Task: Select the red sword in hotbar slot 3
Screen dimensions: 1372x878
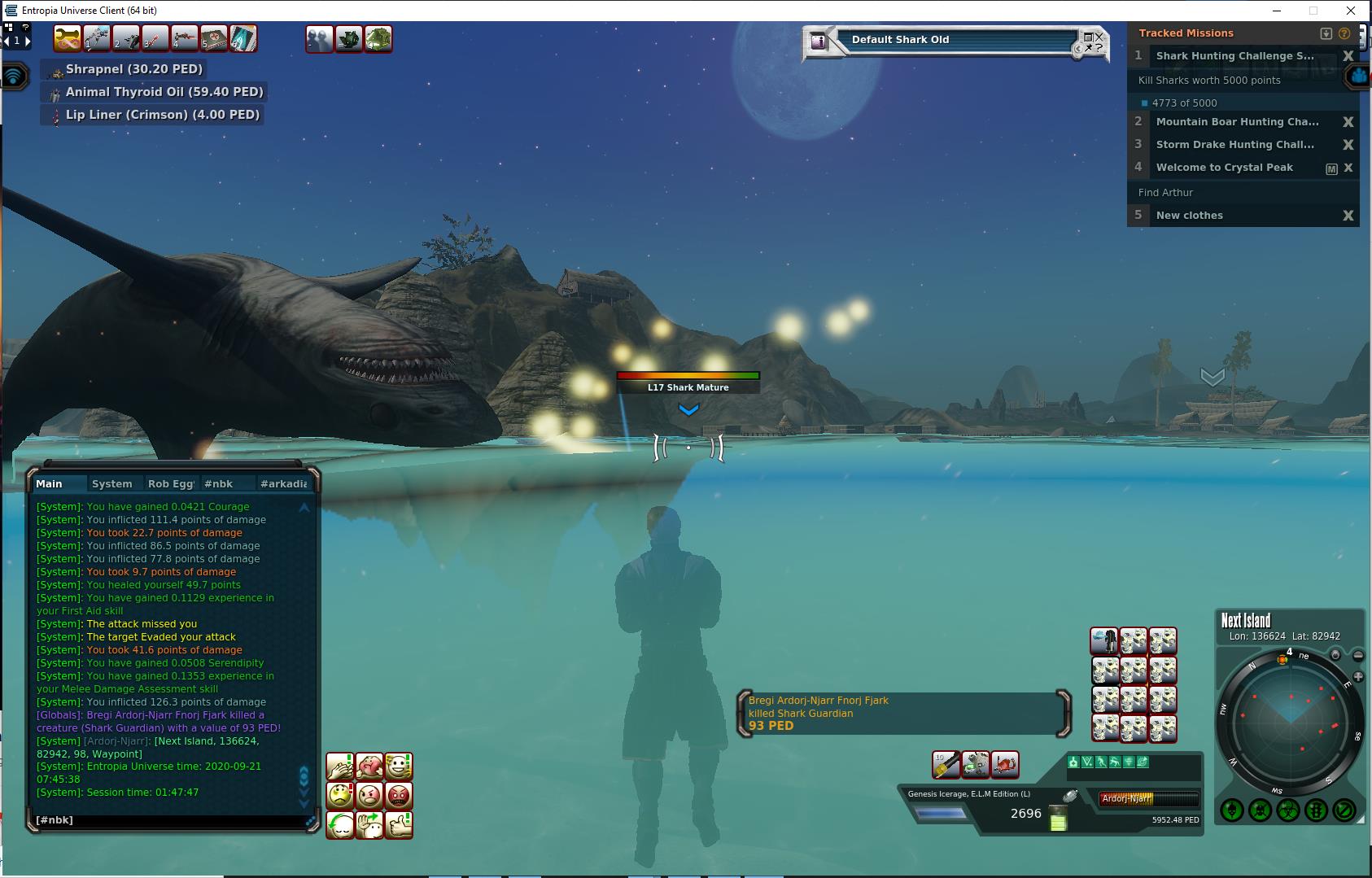Action: tap(155, 38)
